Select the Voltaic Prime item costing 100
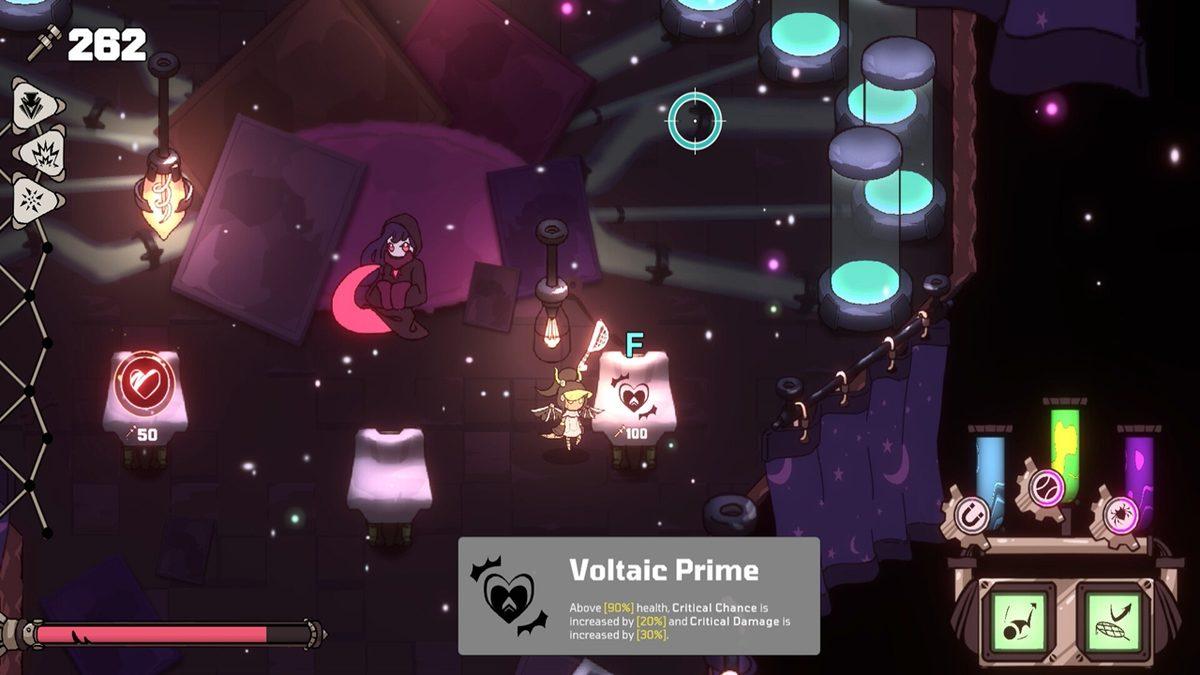 pyautogui.click(x=634, y=397)
